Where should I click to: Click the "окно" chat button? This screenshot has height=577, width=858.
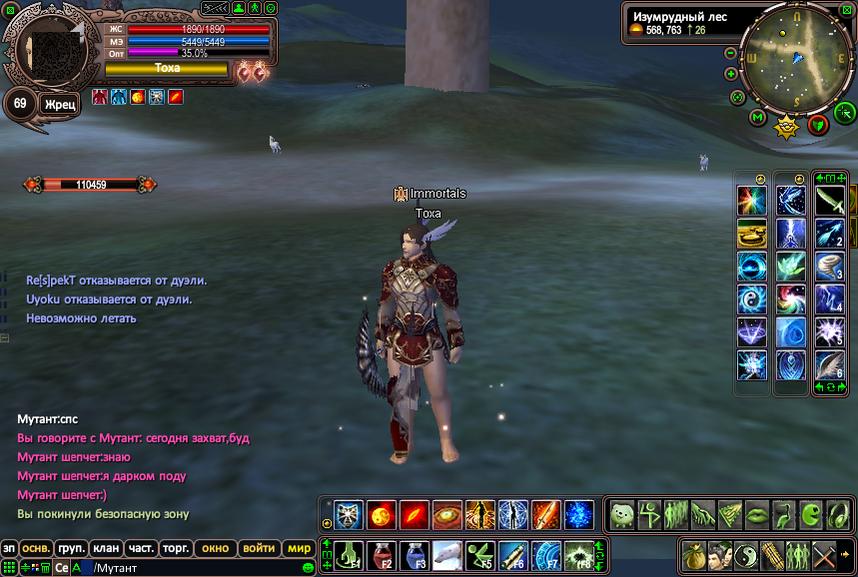tap(215, 548)
